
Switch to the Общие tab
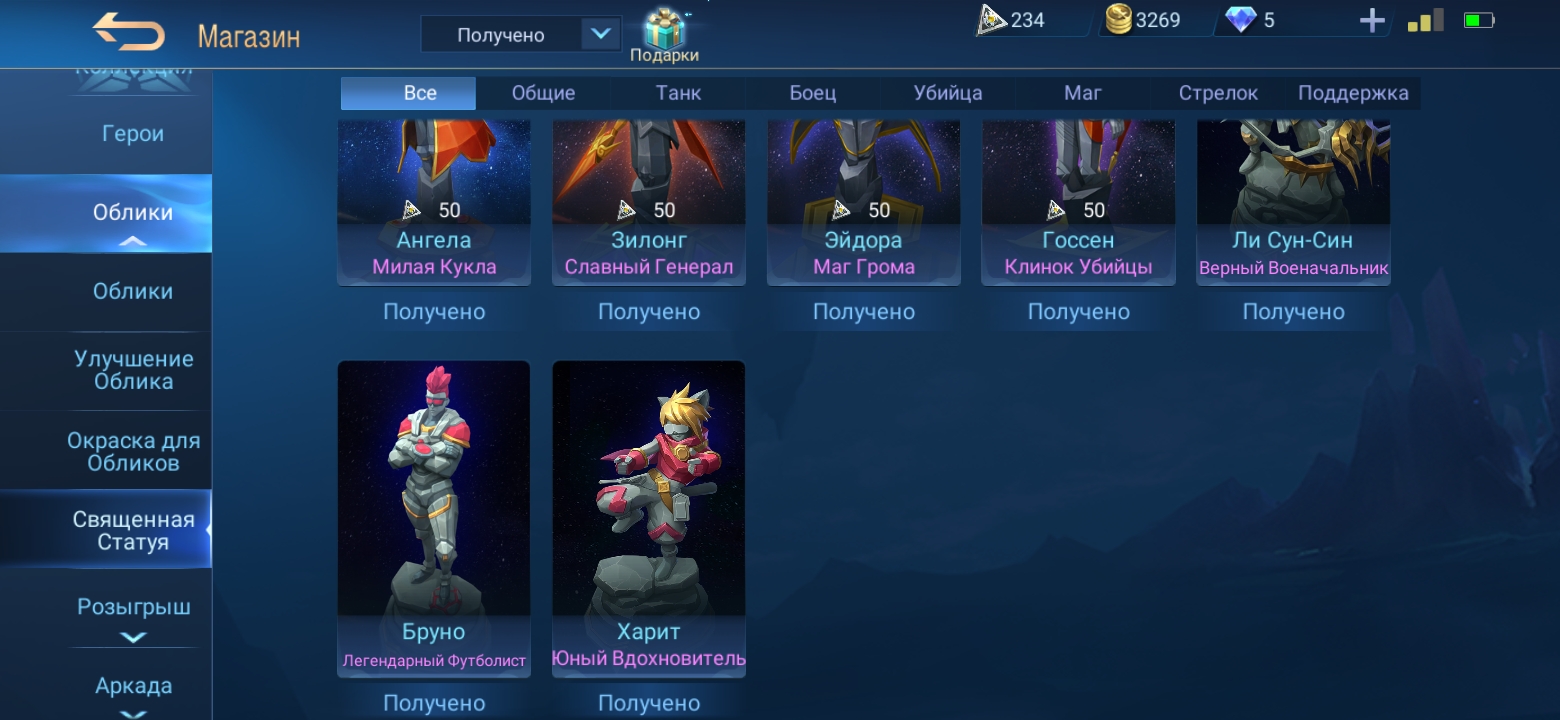[543, 93]
